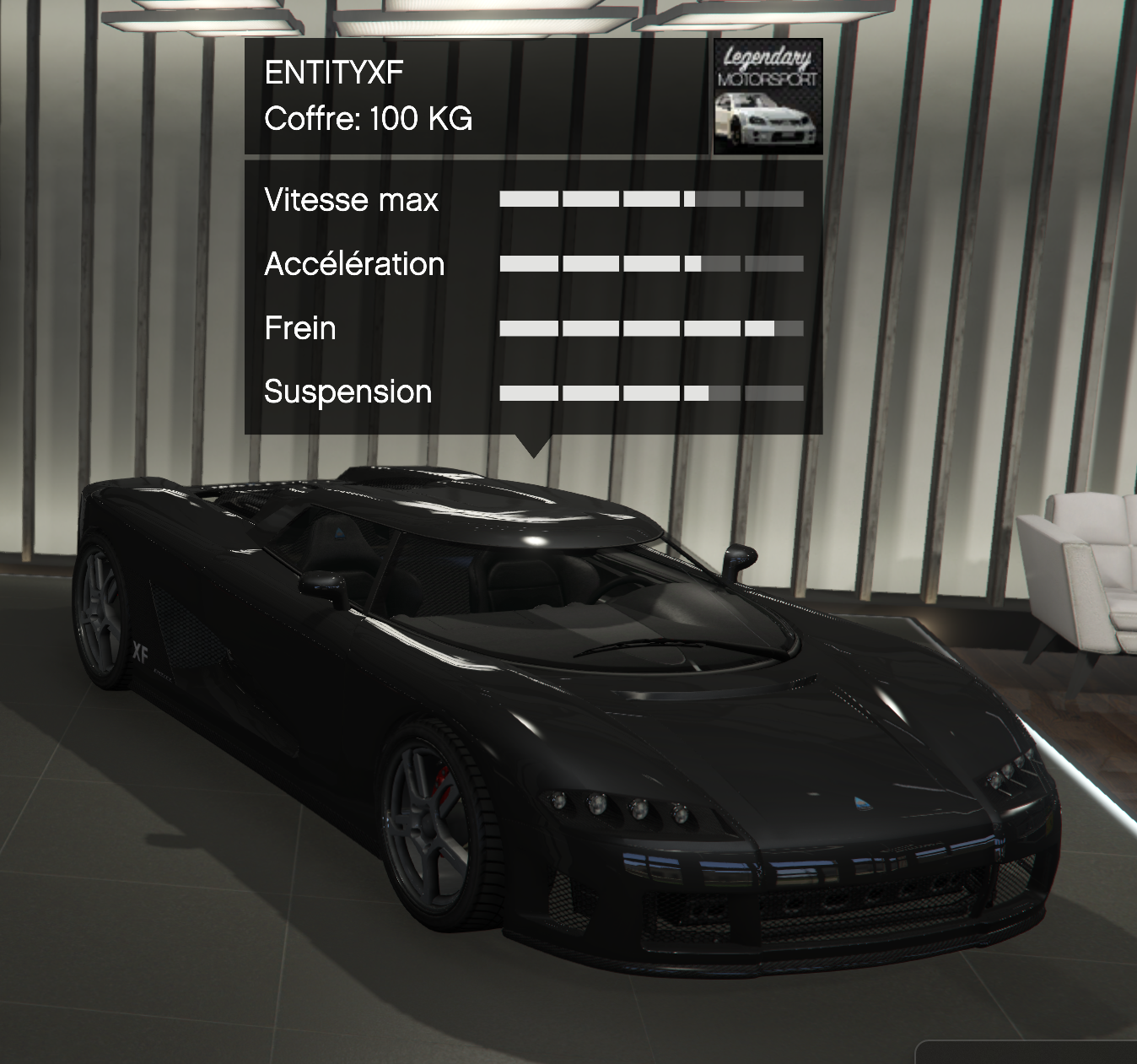Click the Accélération text label
Screen dimensions: 1137x1064
pos(353,263)
